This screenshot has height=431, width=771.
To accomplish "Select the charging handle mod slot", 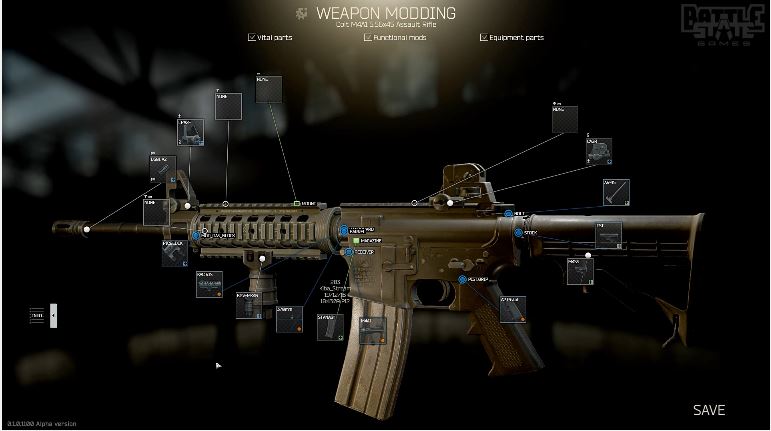I will pyautogui.click(x=615, y=192).
